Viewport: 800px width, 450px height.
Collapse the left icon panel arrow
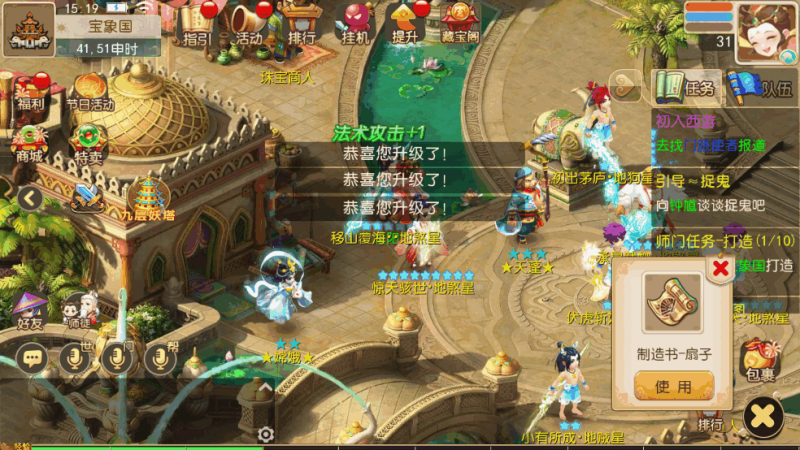(x=30, y=198)
